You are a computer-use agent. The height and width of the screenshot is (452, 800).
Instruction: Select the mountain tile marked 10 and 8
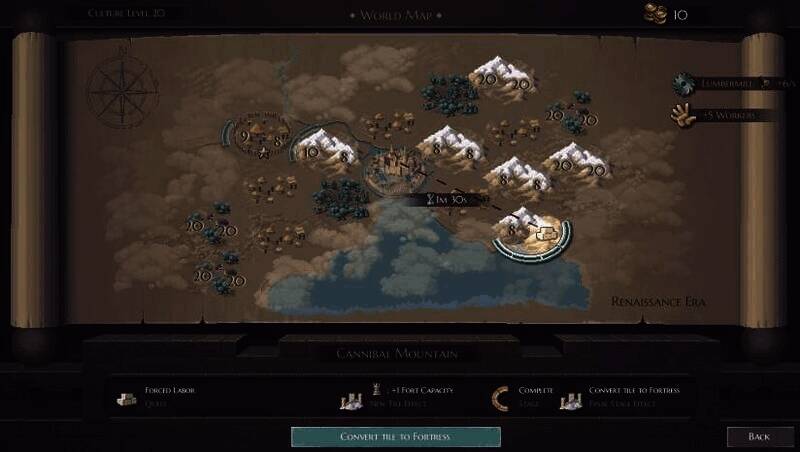[x=325, y=149]
